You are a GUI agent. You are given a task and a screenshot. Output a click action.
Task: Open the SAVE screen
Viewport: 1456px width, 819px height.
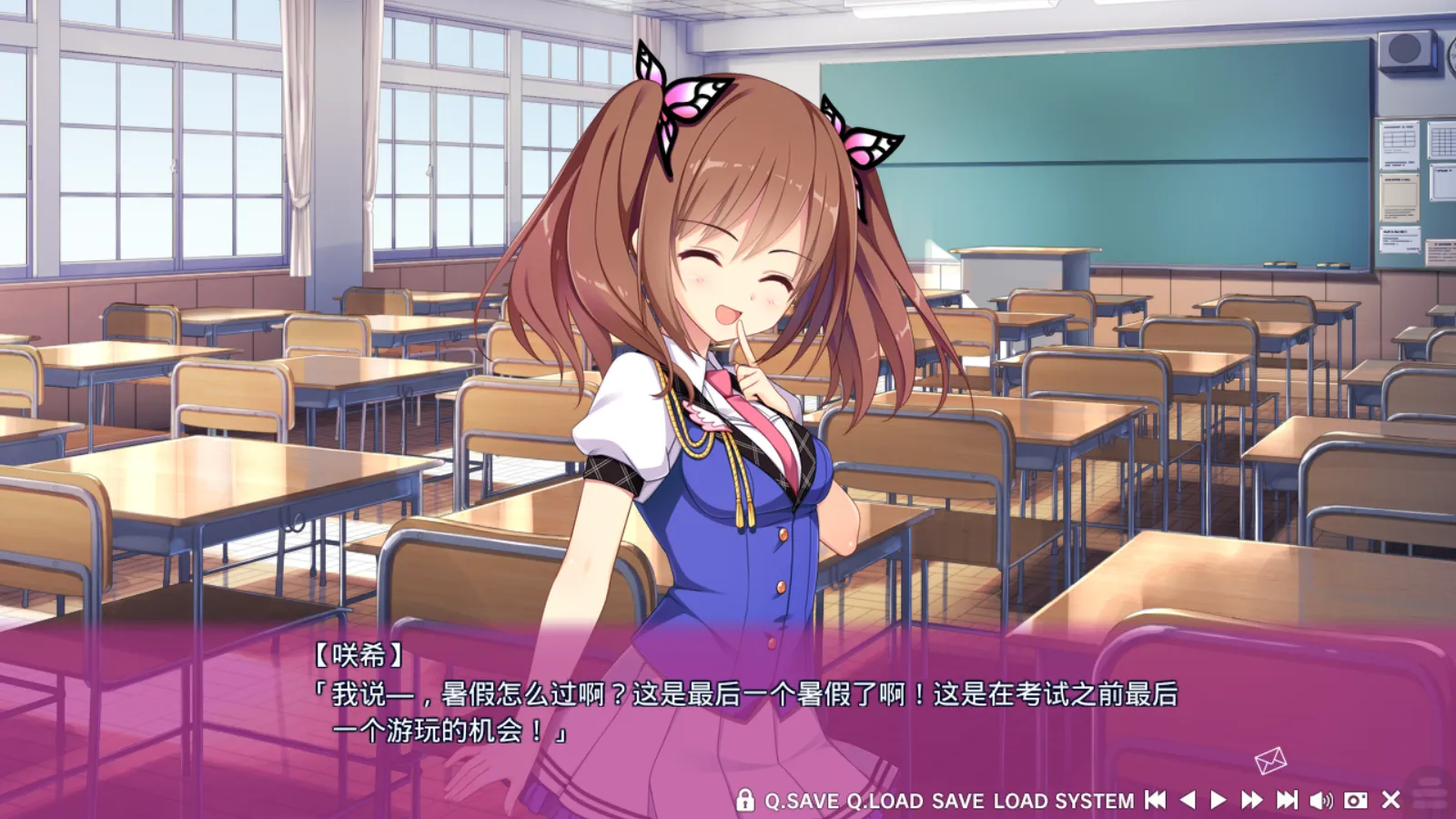(x=957, y=801)
